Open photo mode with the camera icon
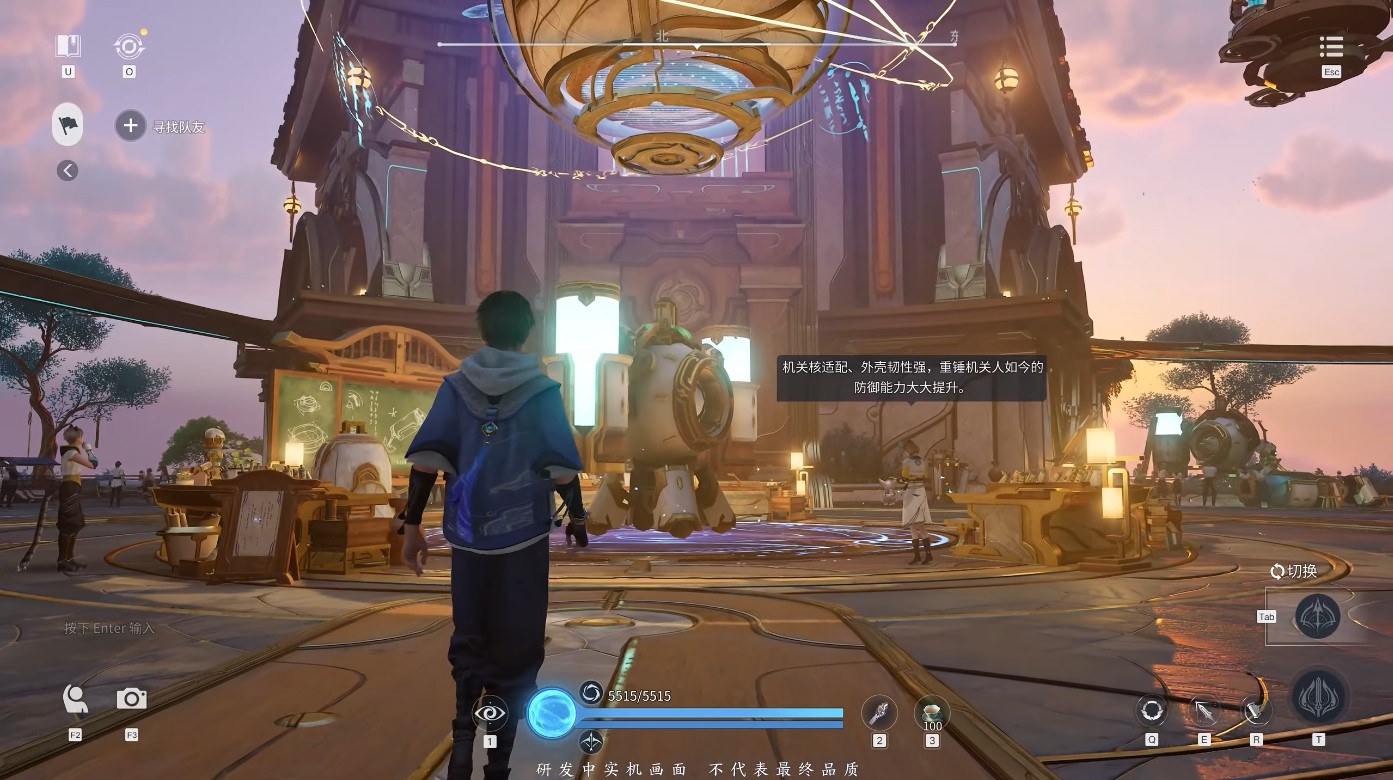 coord(131,700)
